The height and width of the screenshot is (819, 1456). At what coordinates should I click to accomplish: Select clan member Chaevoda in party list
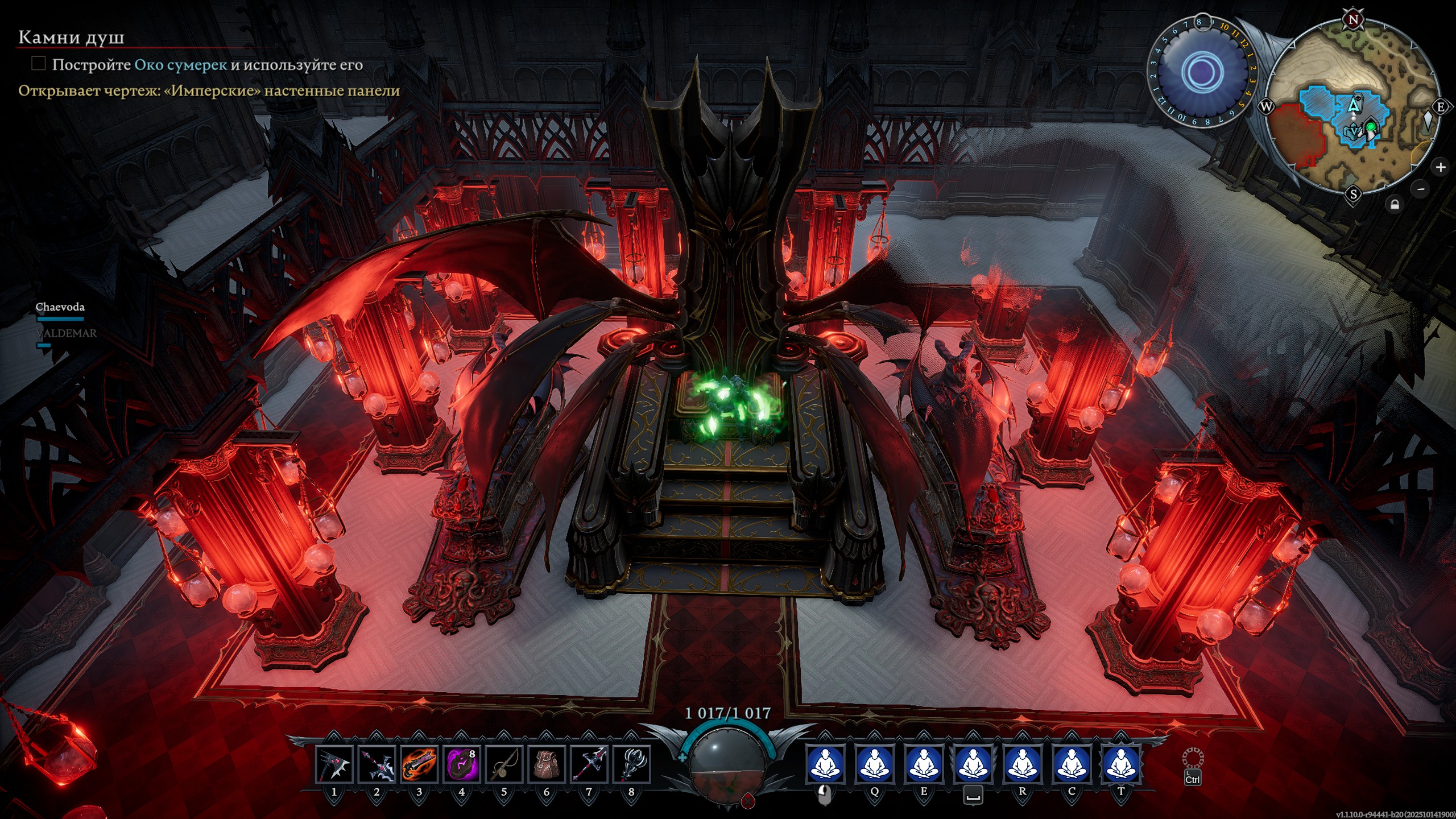60,307
